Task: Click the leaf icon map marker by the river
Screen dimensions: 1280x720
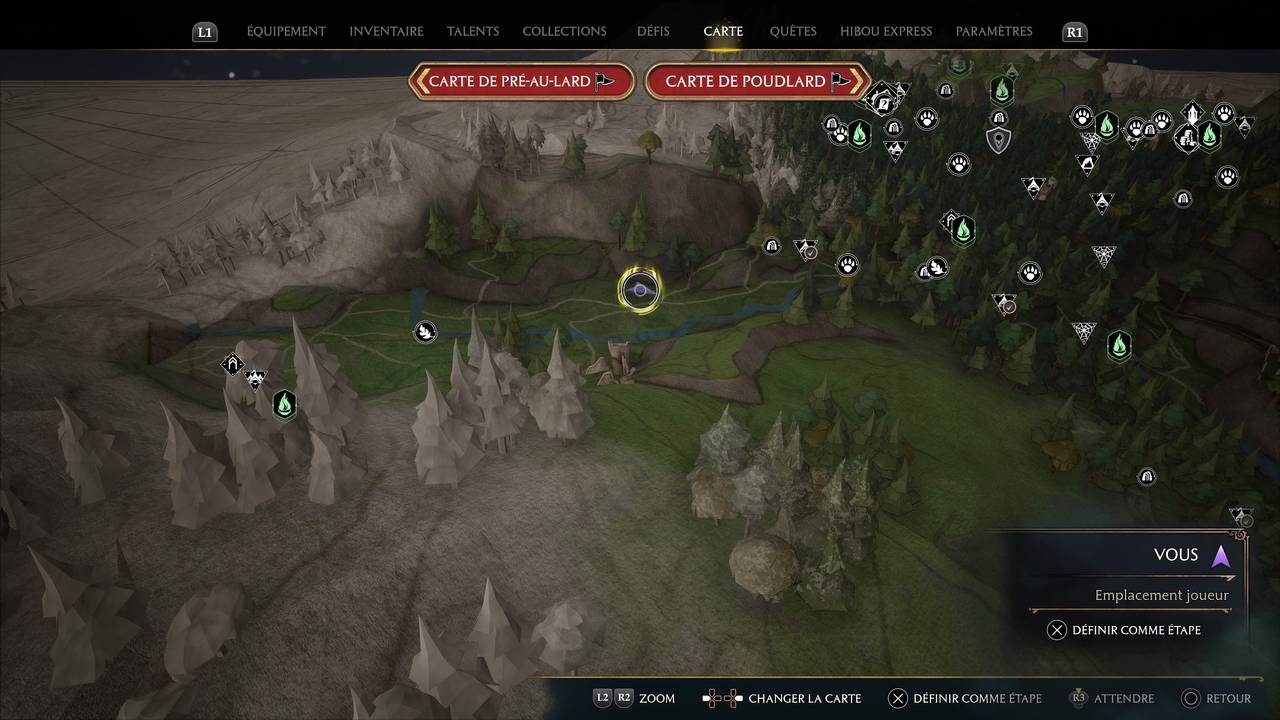Action: point(425,331)
